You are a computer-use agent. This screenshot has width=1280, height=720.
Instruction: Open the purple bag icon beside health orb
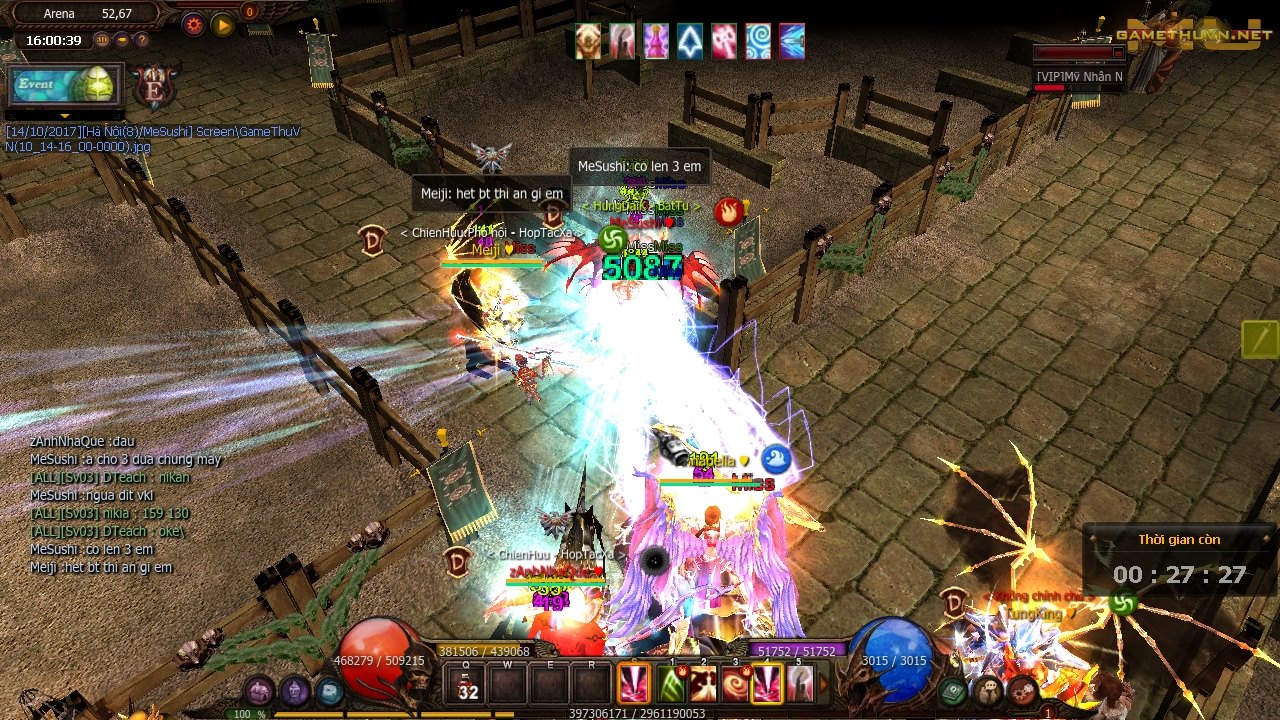tap(259, 690)
